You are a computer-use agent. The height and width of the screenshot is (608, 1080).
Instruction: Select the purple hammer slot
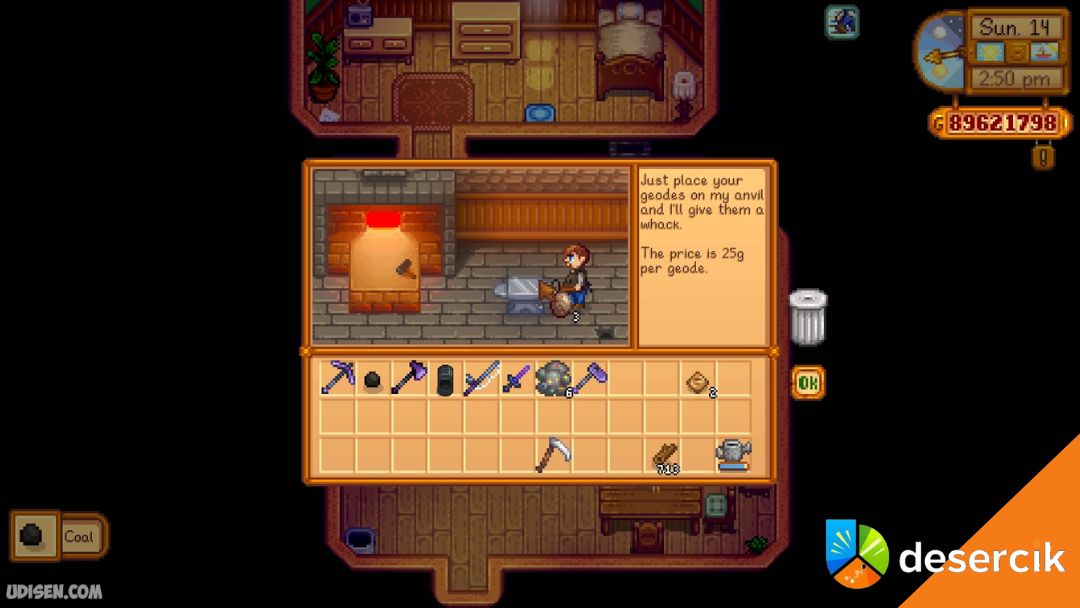coord(589,379)
